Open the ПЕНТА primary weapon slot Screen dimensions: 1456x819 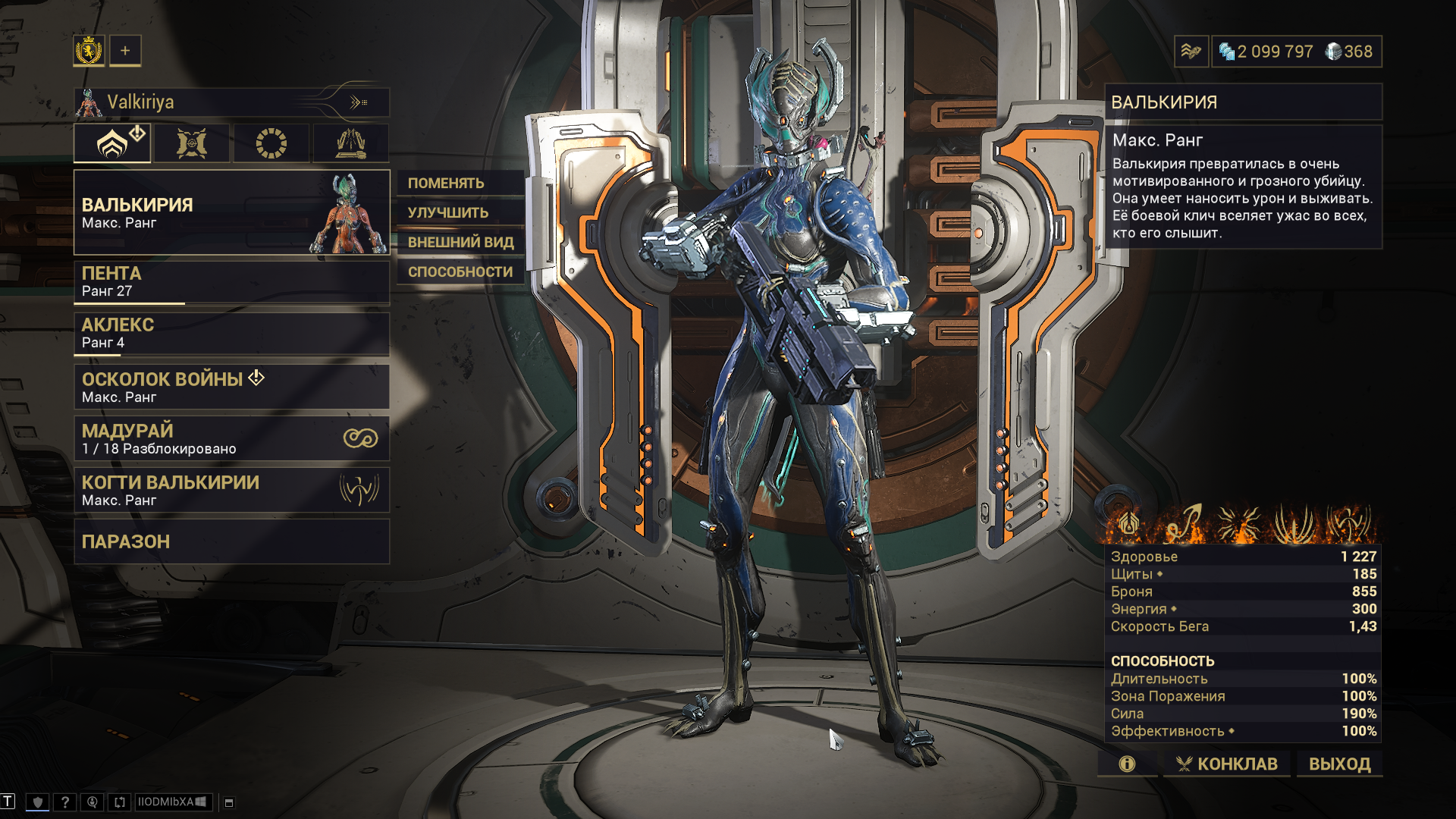[231, 282]
